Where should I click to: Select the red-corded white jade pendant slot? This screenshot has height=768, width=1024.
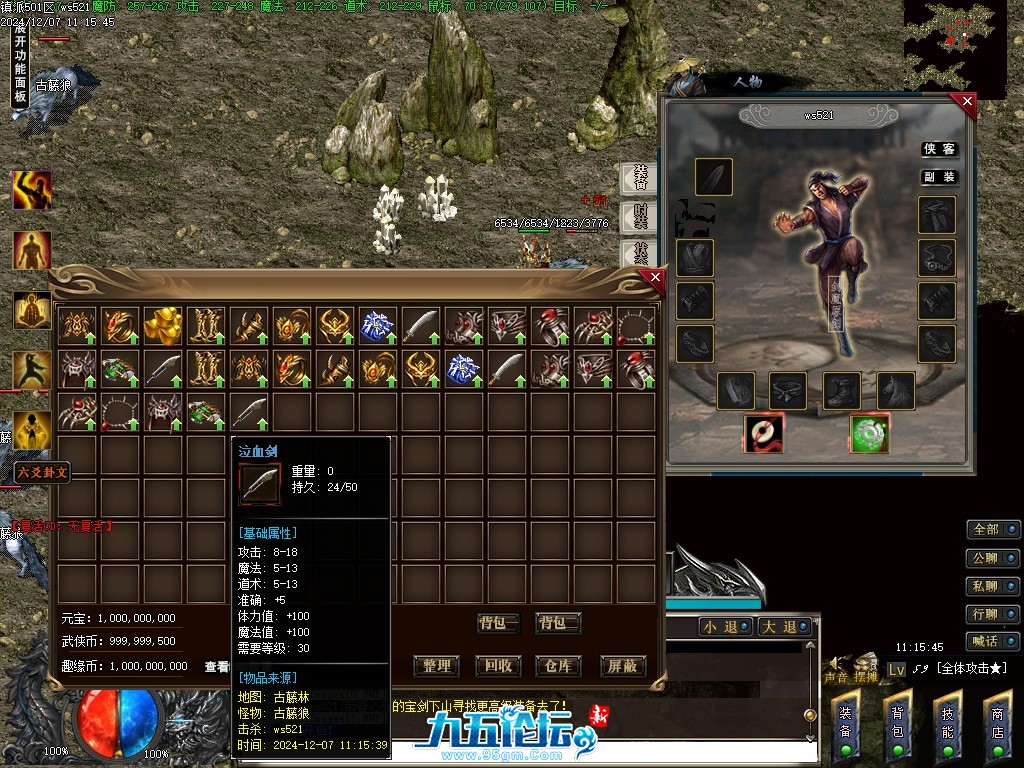point(763,433)
